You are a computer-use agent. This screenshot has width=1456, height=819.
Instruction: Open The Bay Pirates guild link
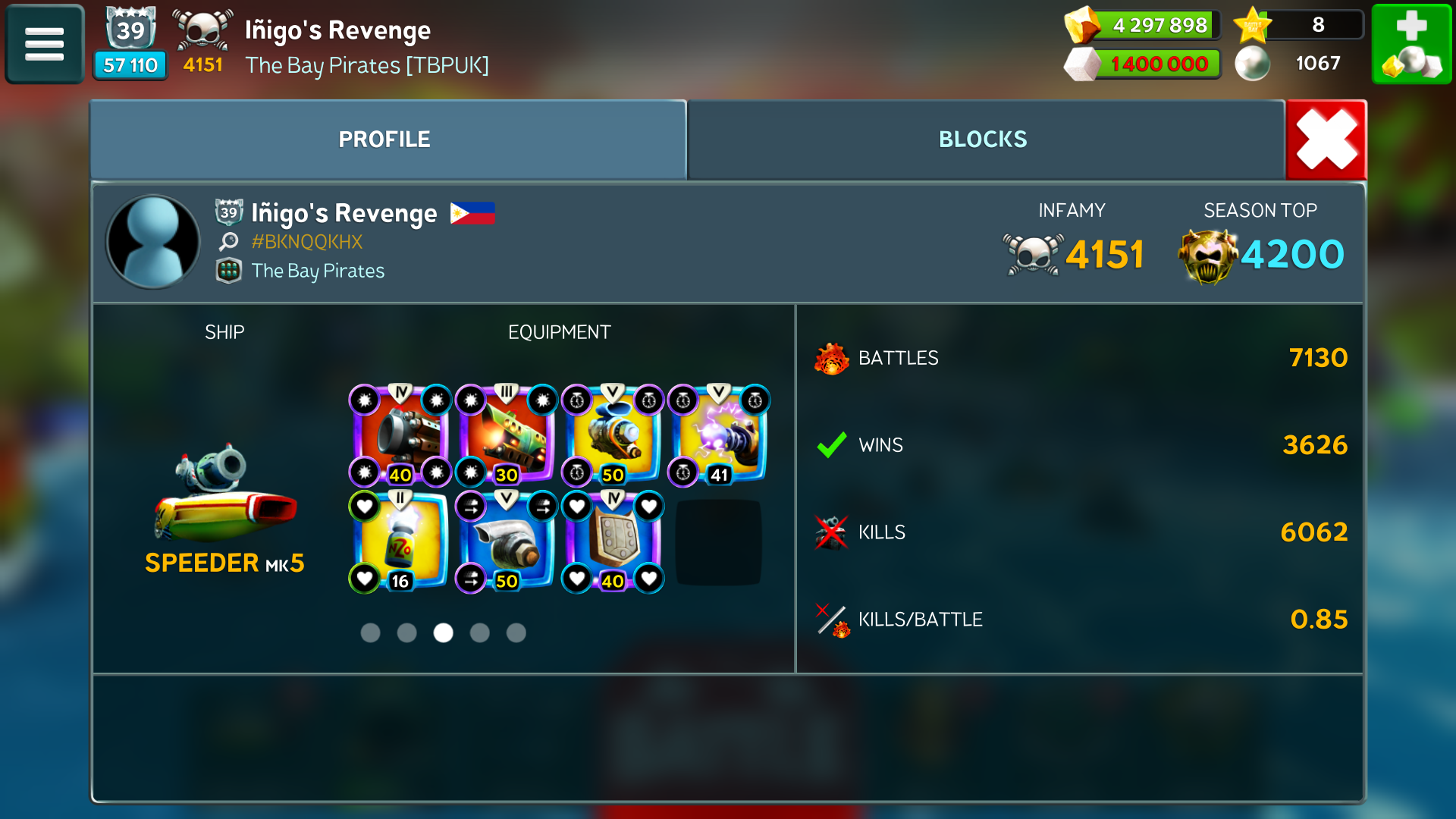pos(318,271)
